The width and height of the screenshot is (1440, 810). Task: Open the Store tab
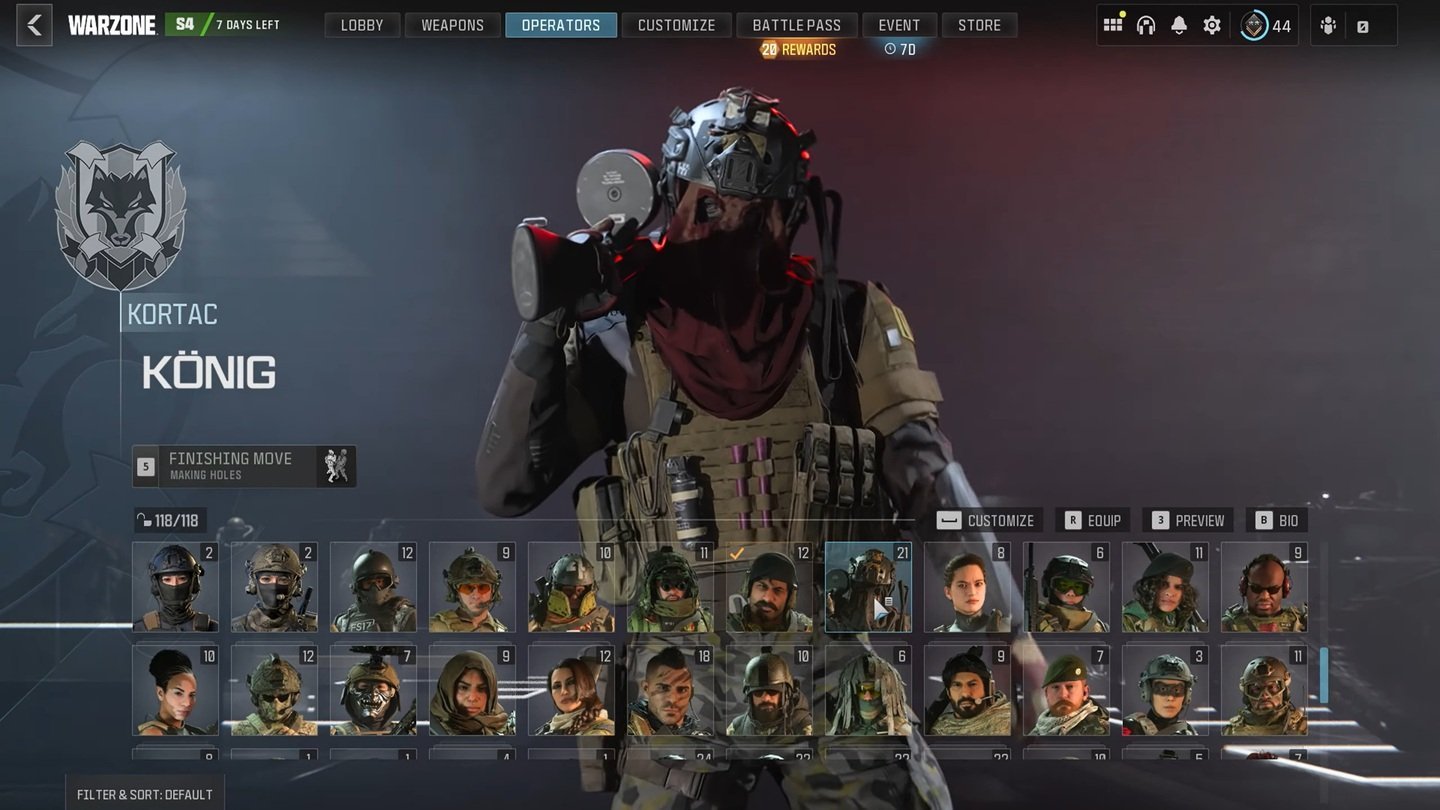click(x=978, y=25)
